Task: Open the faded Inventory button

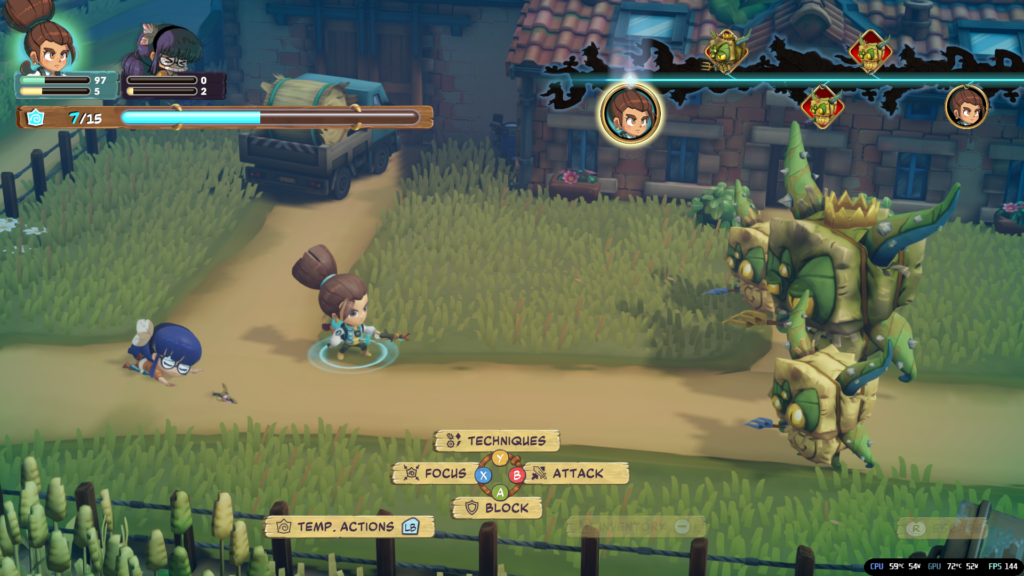Action: (635, 526)
